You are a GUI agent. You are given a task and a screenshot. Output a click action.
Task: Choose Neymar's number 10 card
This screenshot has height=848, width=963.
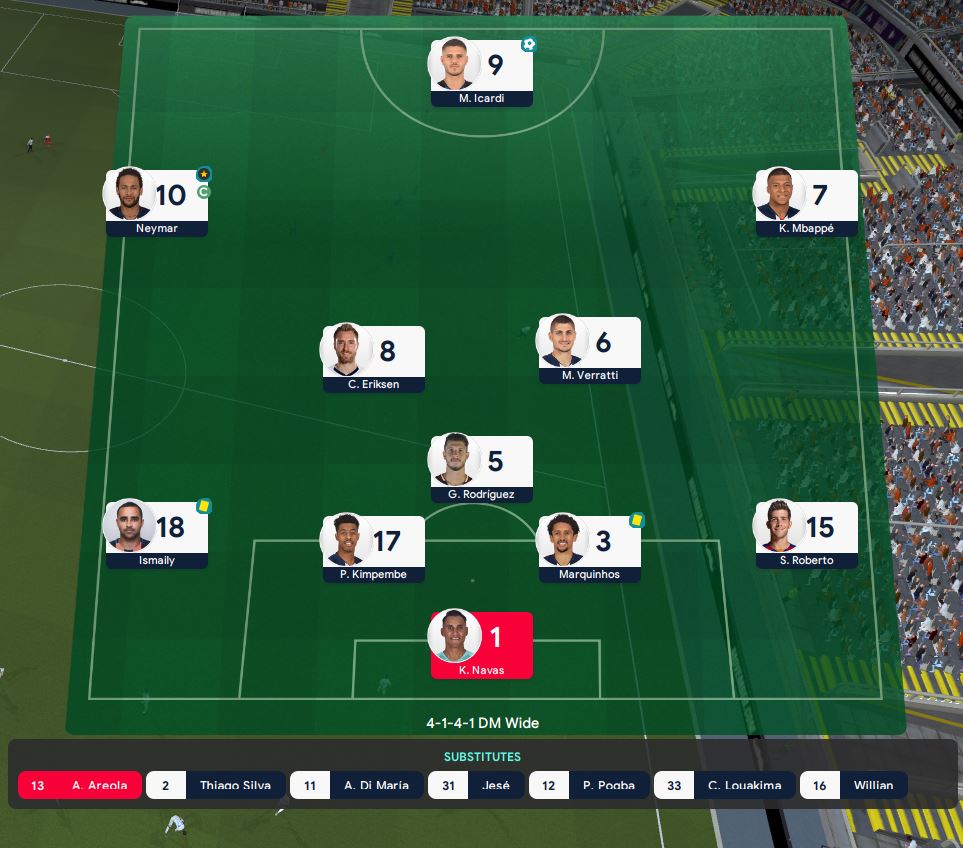[157, 202]
